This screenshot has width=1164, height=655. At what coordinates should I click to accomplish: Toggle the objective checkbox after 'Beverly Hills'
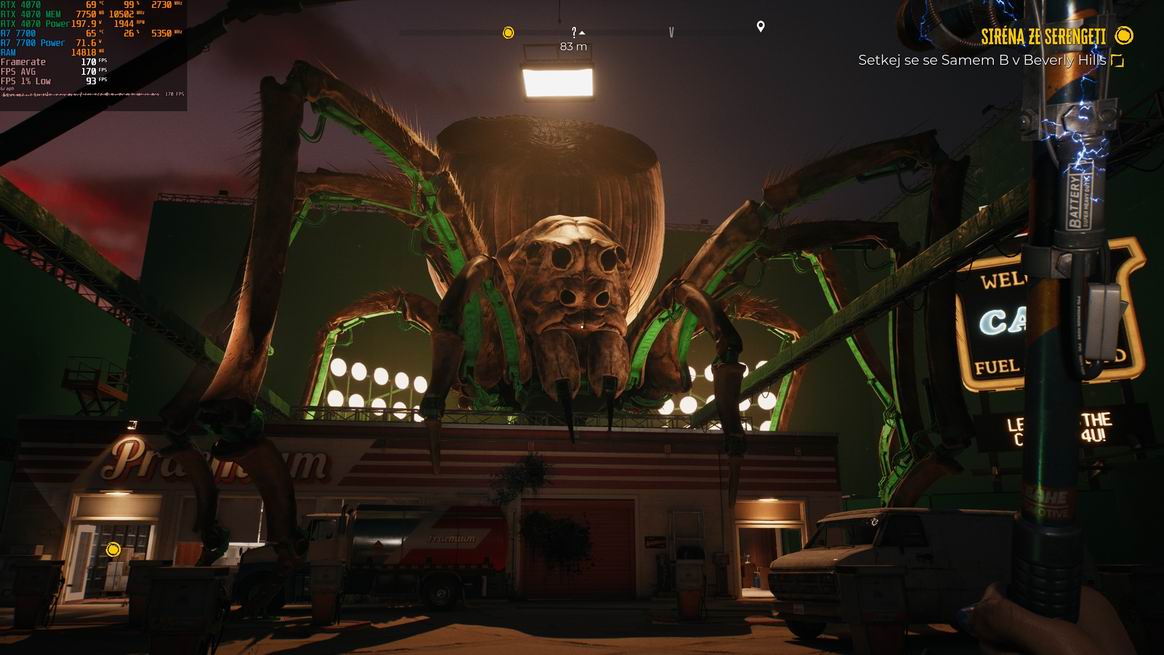point(1118,61)
